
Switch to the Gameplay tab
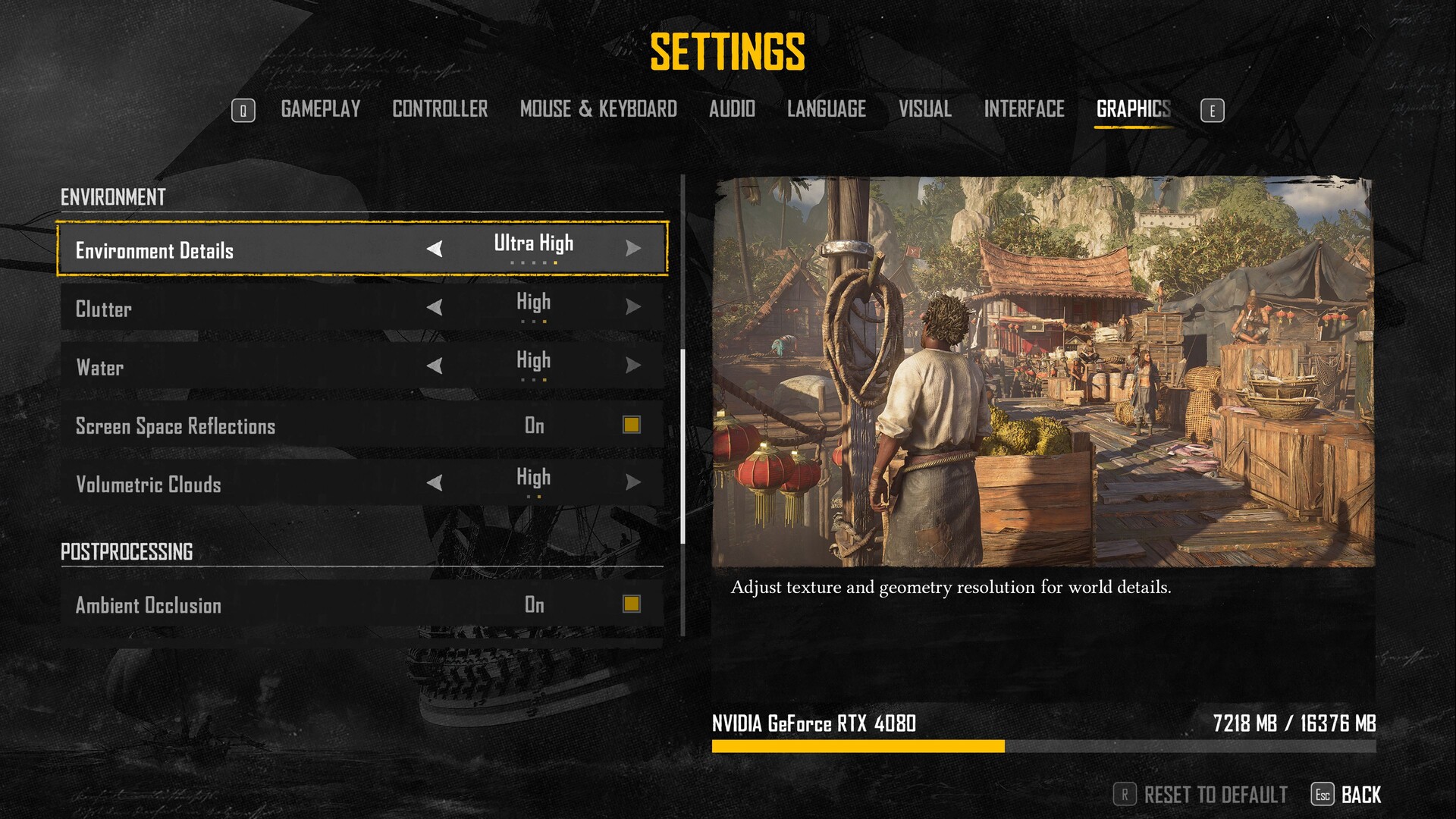[320, 109]
